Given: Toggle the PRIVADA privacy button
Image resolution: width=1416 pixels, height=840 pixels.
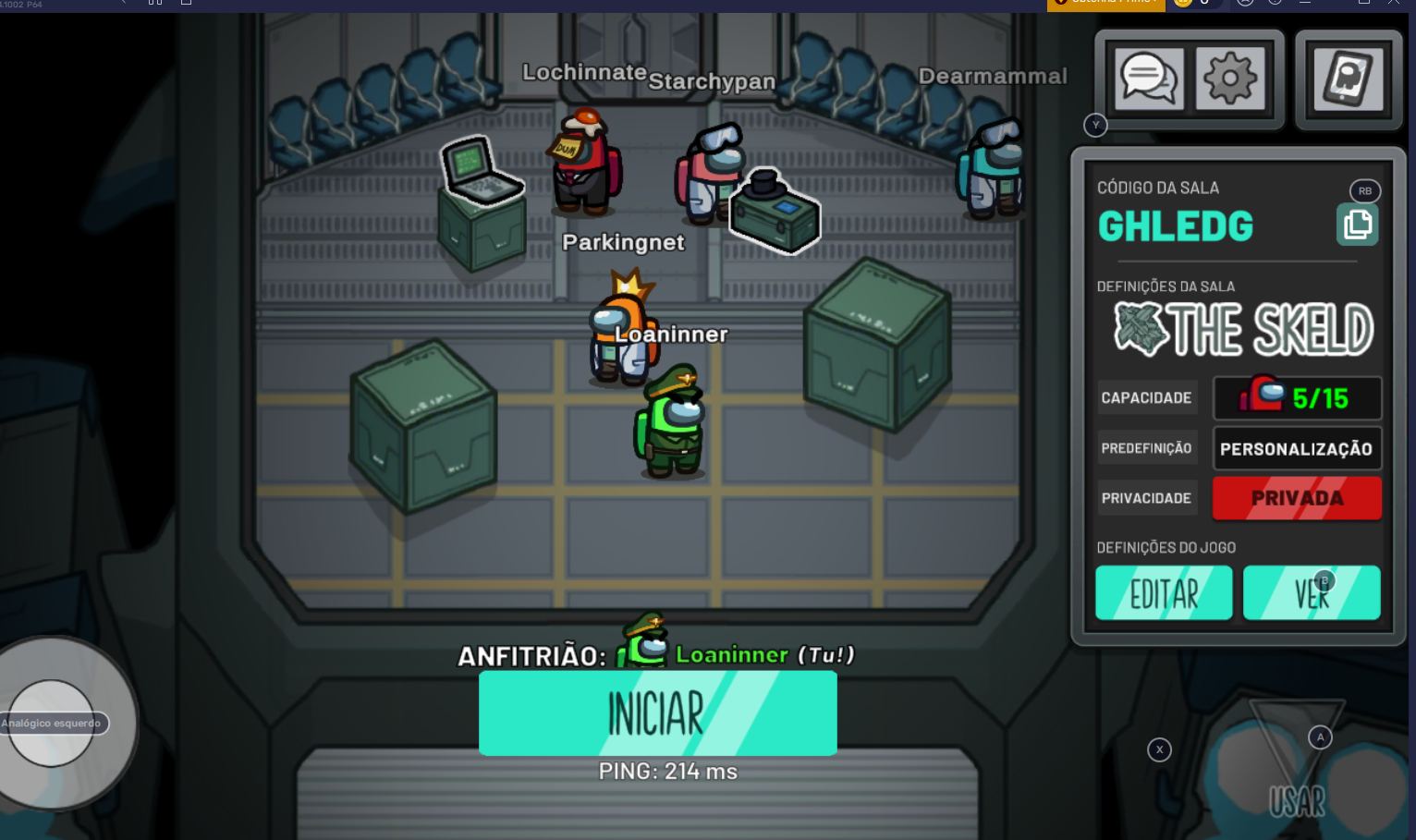Looking at the screenshot, I should 1297,498.
